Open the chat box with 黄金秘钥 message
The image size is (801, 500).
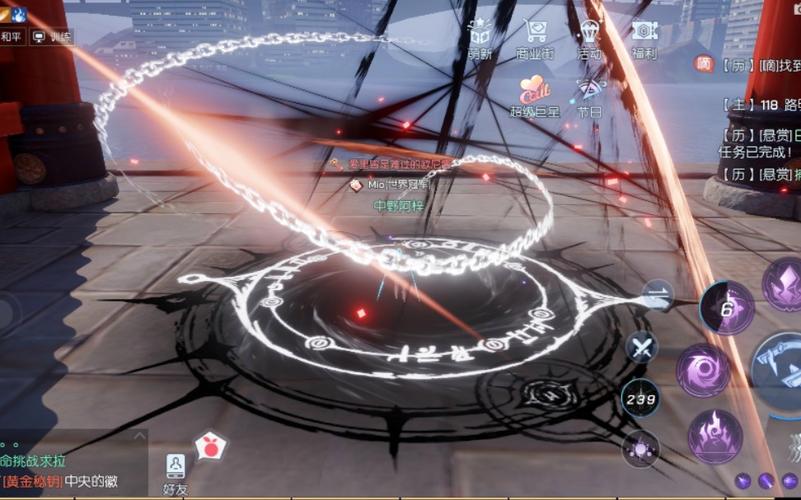[x=72, y=470]
